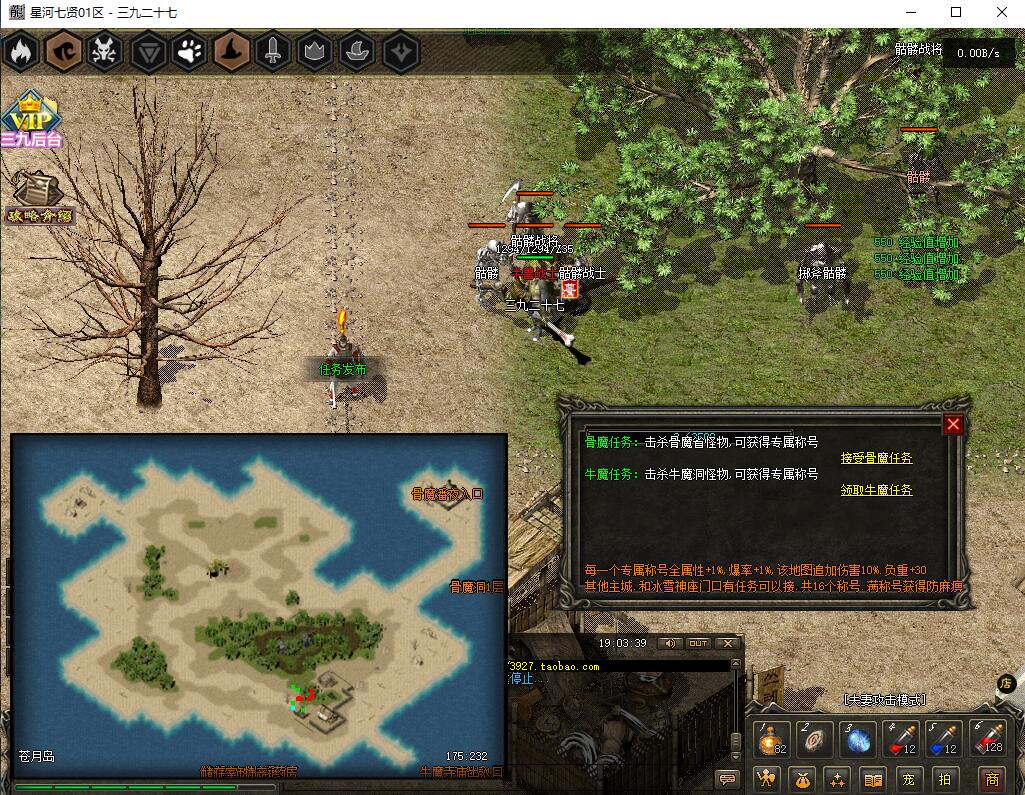Toggle sound with the speaker button
Screen dimensions: 1025x795
pos(667,643)
